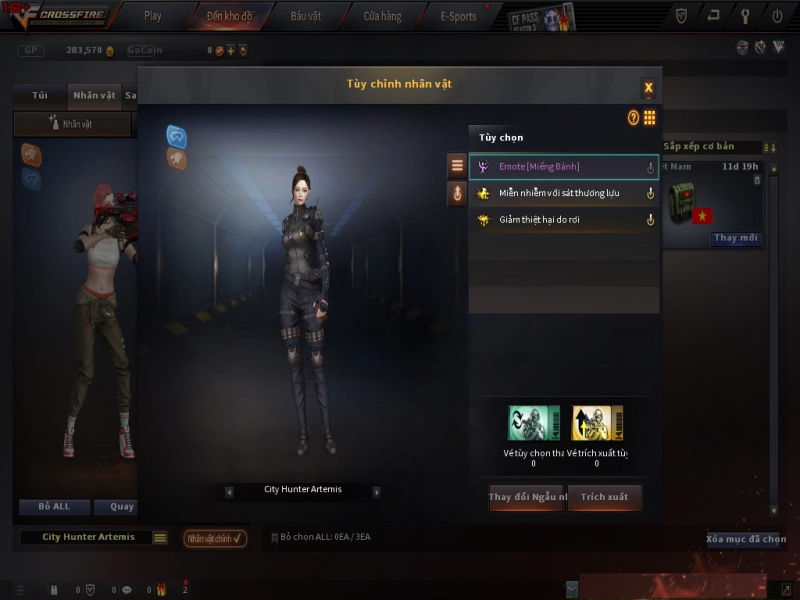Click the power exit icon
The width and height of the screenshot is (800, 600).
(x=777, y=16)
